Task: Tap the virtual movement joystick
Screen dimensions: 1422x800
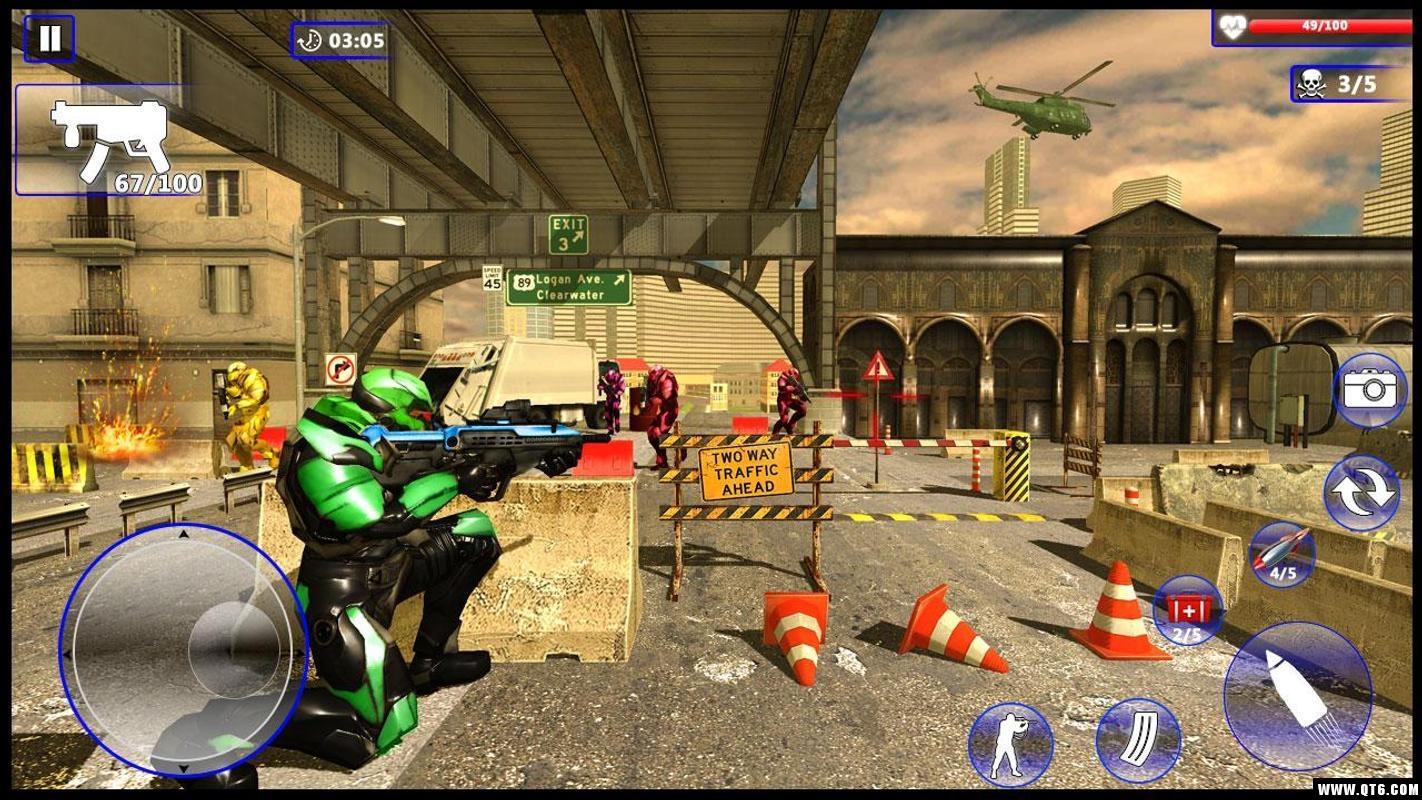Action: pos(184,651)
